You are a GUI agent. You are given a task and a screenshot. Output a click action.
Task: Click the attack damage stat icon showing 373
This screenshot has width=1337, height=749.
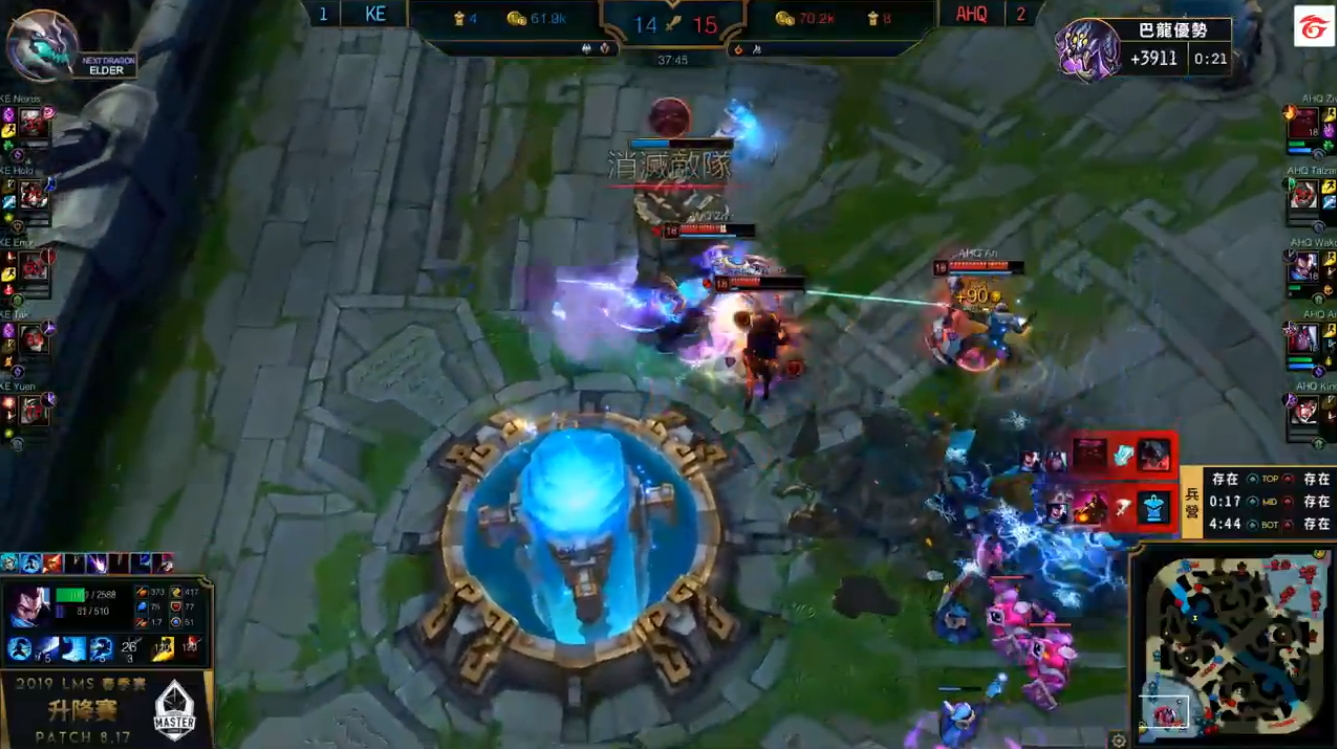[x=142, y=591]
